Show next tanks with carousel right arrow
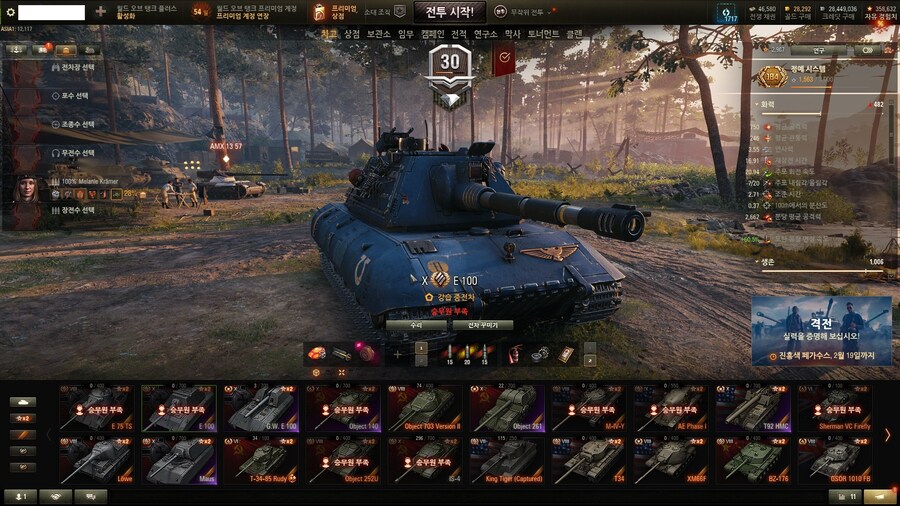 coord(886,434)
